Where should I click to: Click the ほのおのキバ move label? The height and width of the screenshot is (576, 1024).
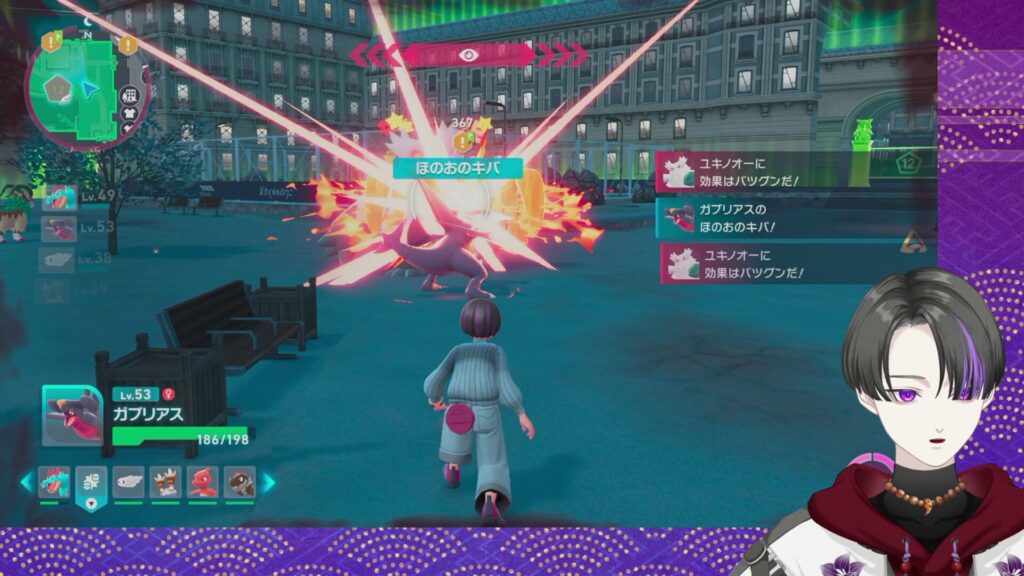tap(459, 168)
